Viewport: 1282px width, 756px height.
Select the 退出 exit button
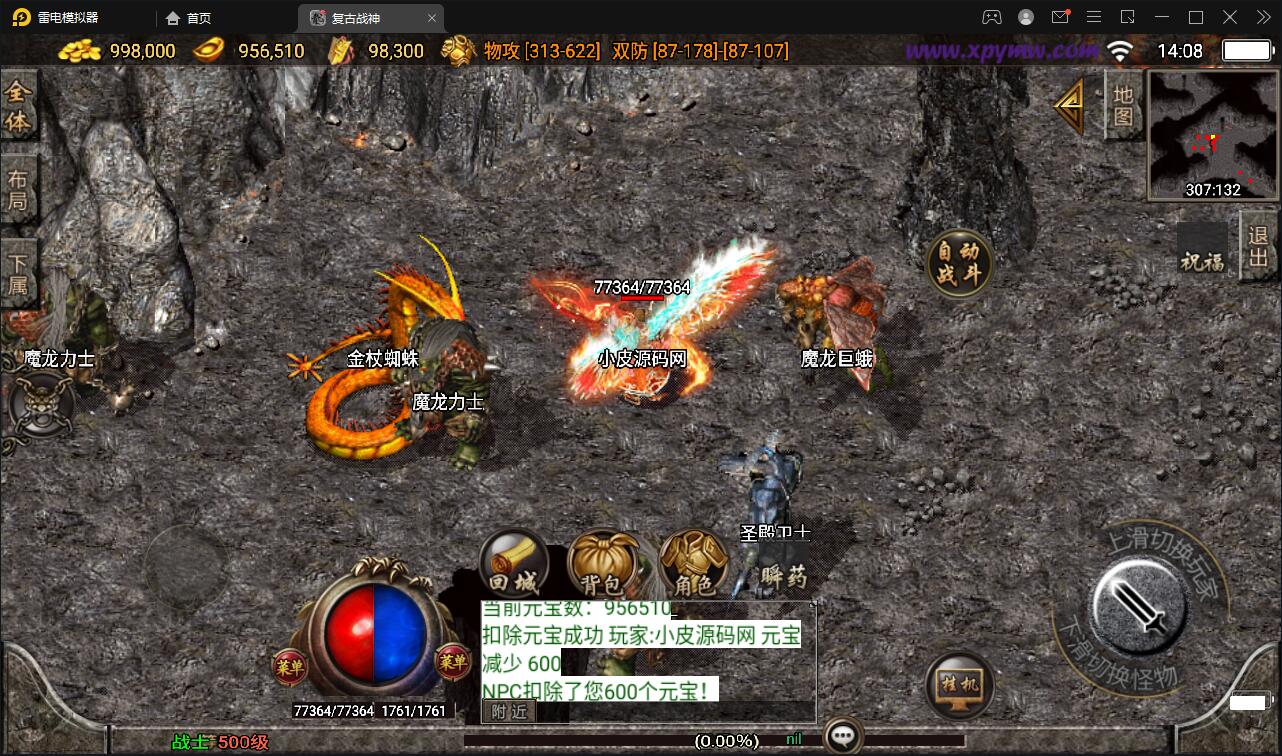[1259, 247]
